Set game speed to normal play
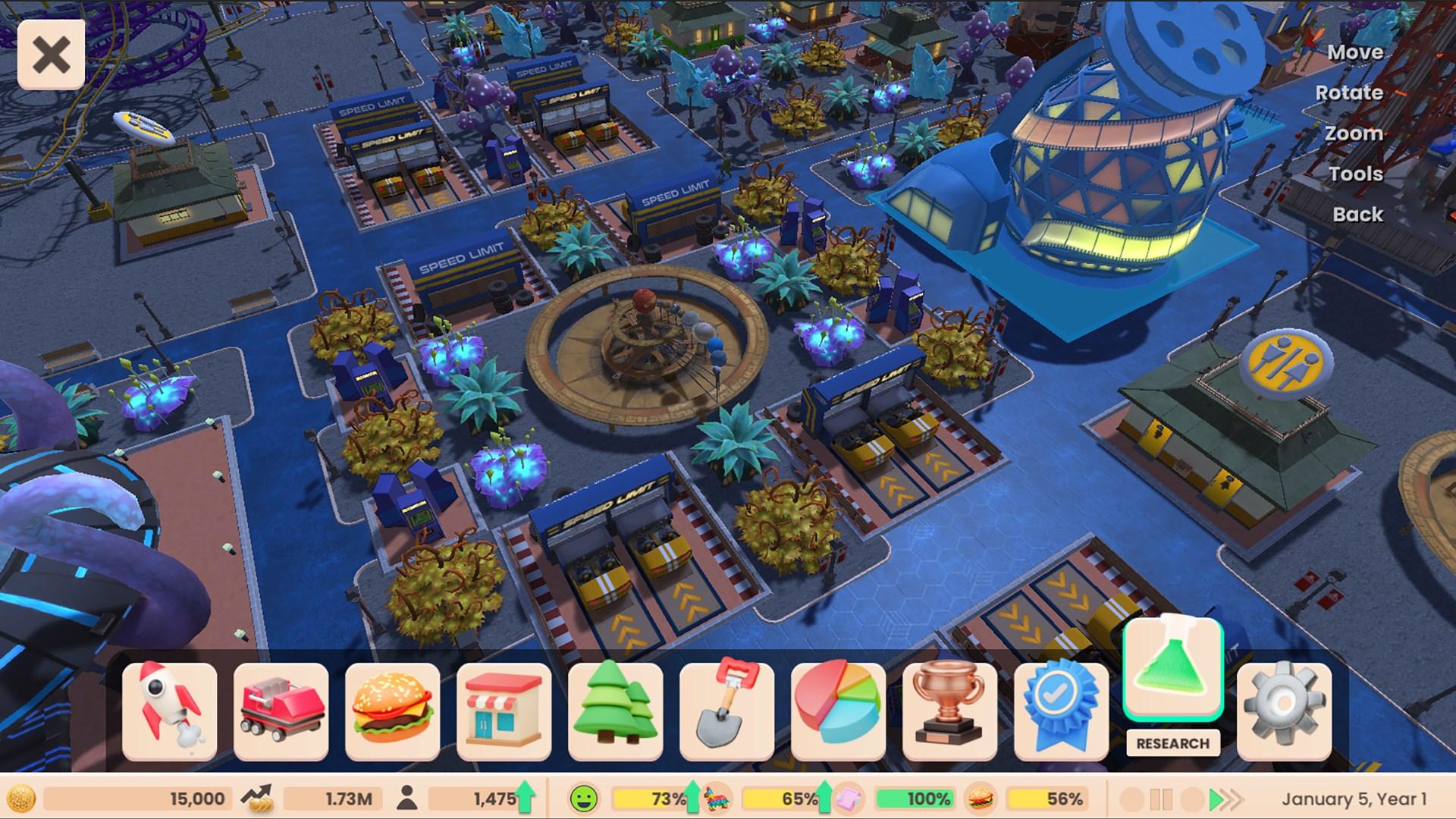 1215,799
